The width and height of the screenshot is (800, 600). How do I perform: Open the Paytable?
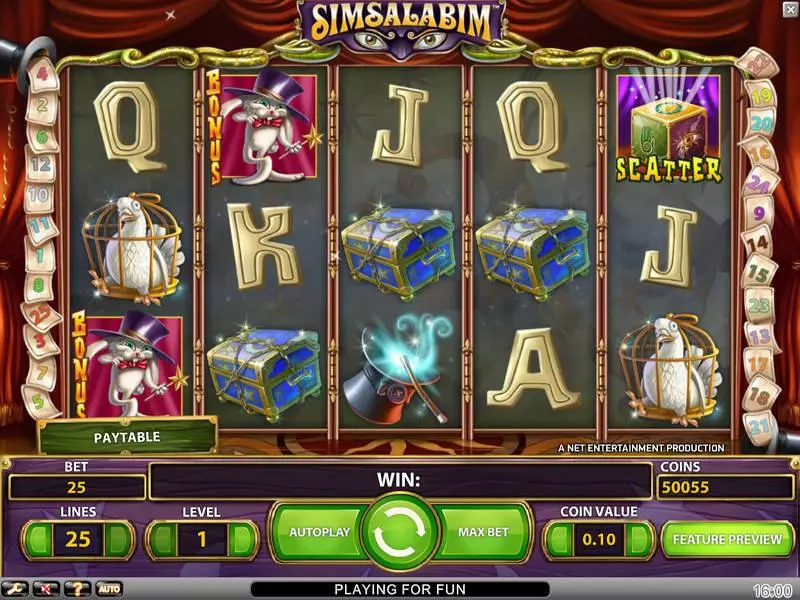click(127, 437)
